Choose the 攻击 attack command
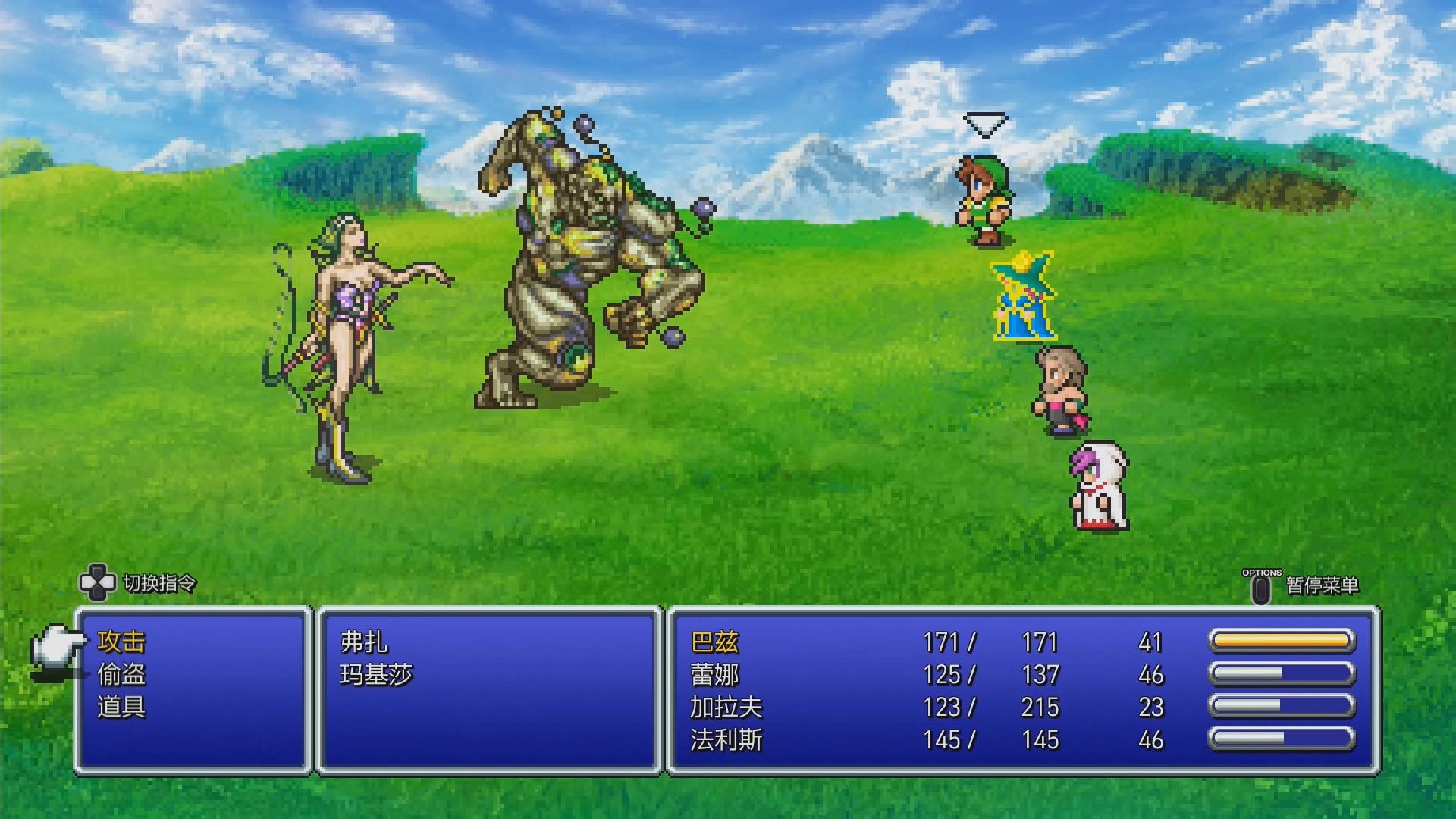This screenshot has width=1456, height=819. [x=121, y=642]
